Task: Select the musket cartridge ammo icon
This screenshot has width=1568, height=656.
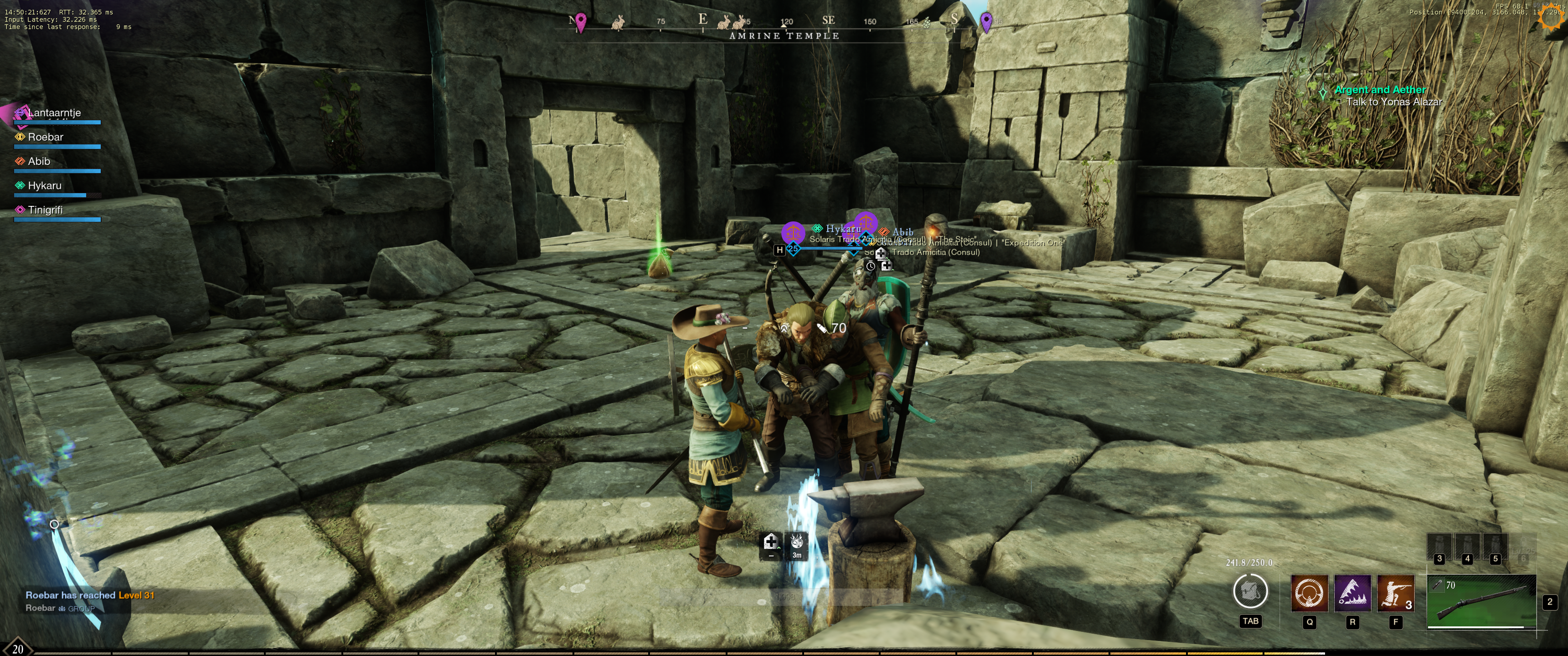Action: tap(1438, 584)
